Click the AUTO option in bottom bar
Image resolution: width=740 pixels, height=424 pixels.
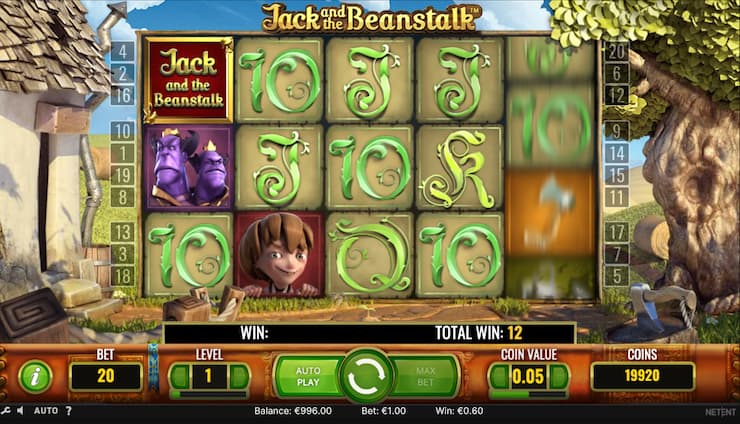tap(46, 411)
